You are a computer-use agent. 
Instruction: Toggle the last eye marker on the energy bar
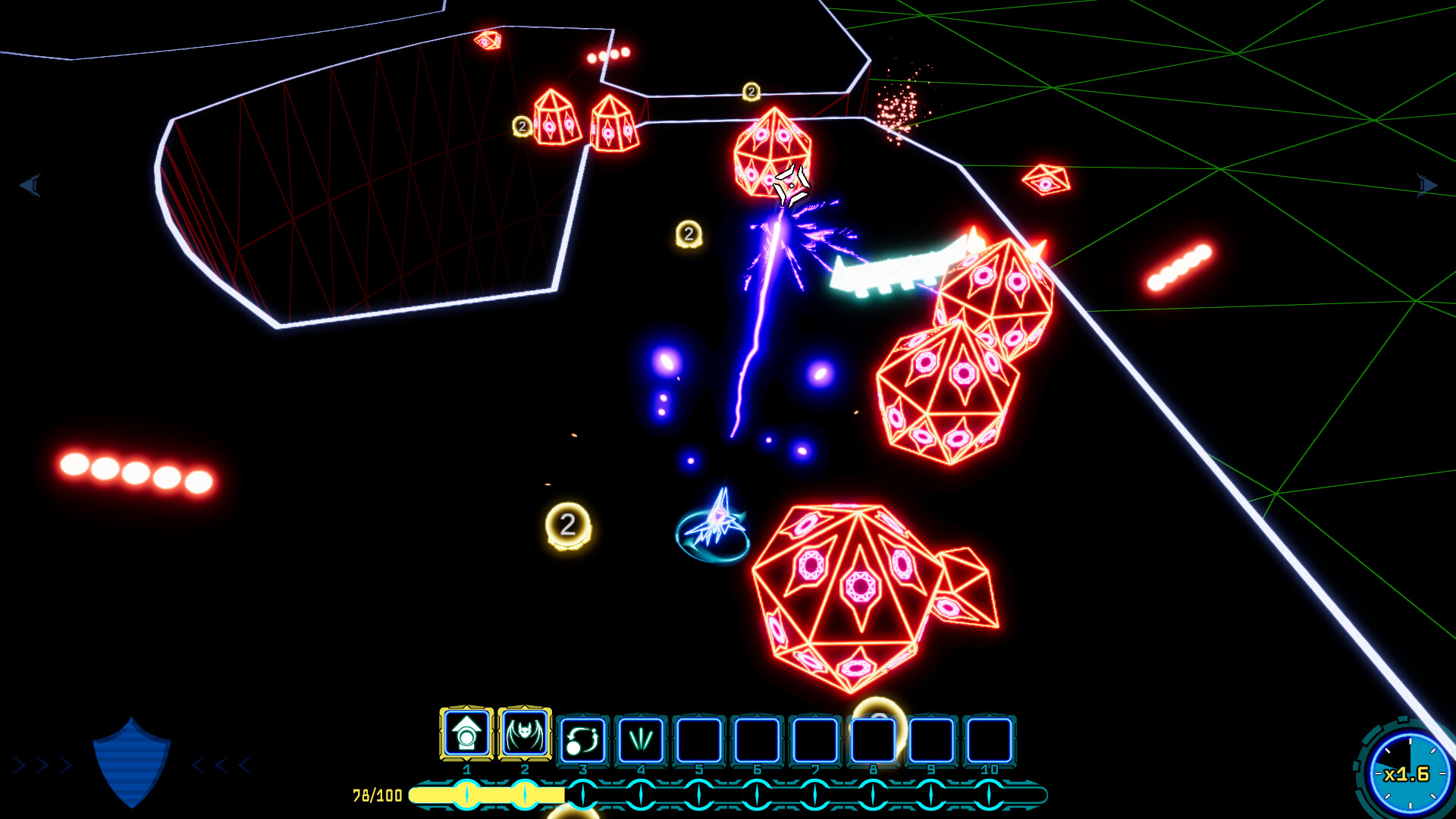pyautogui.click(x=990, y=795)
